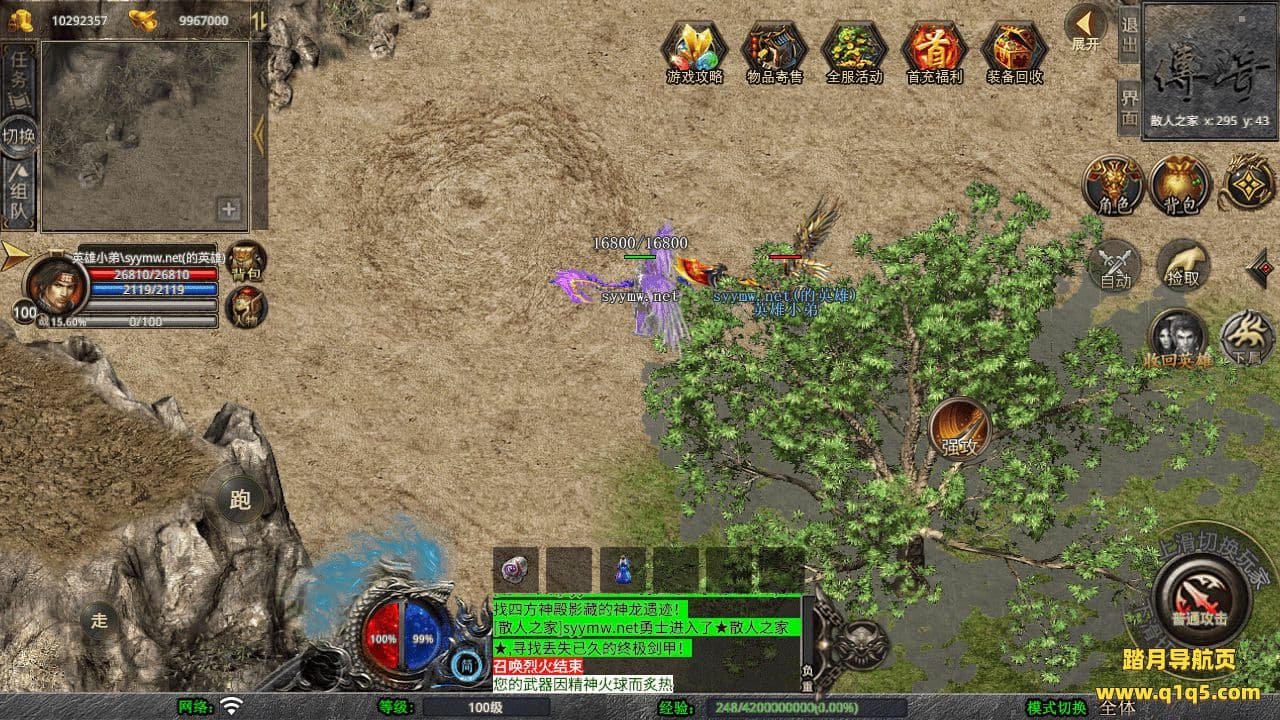
Task: Click the 退出 exit tab
Action: coord(1129,34)
